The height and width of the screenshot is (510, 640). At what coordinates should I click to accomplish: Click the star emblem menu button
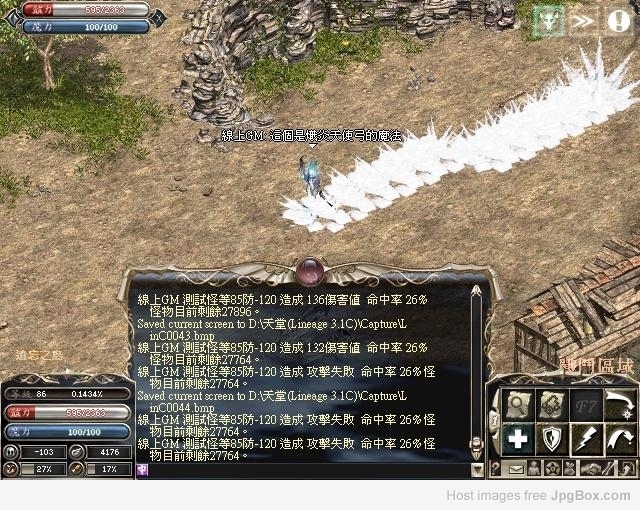tap(553, 468)
